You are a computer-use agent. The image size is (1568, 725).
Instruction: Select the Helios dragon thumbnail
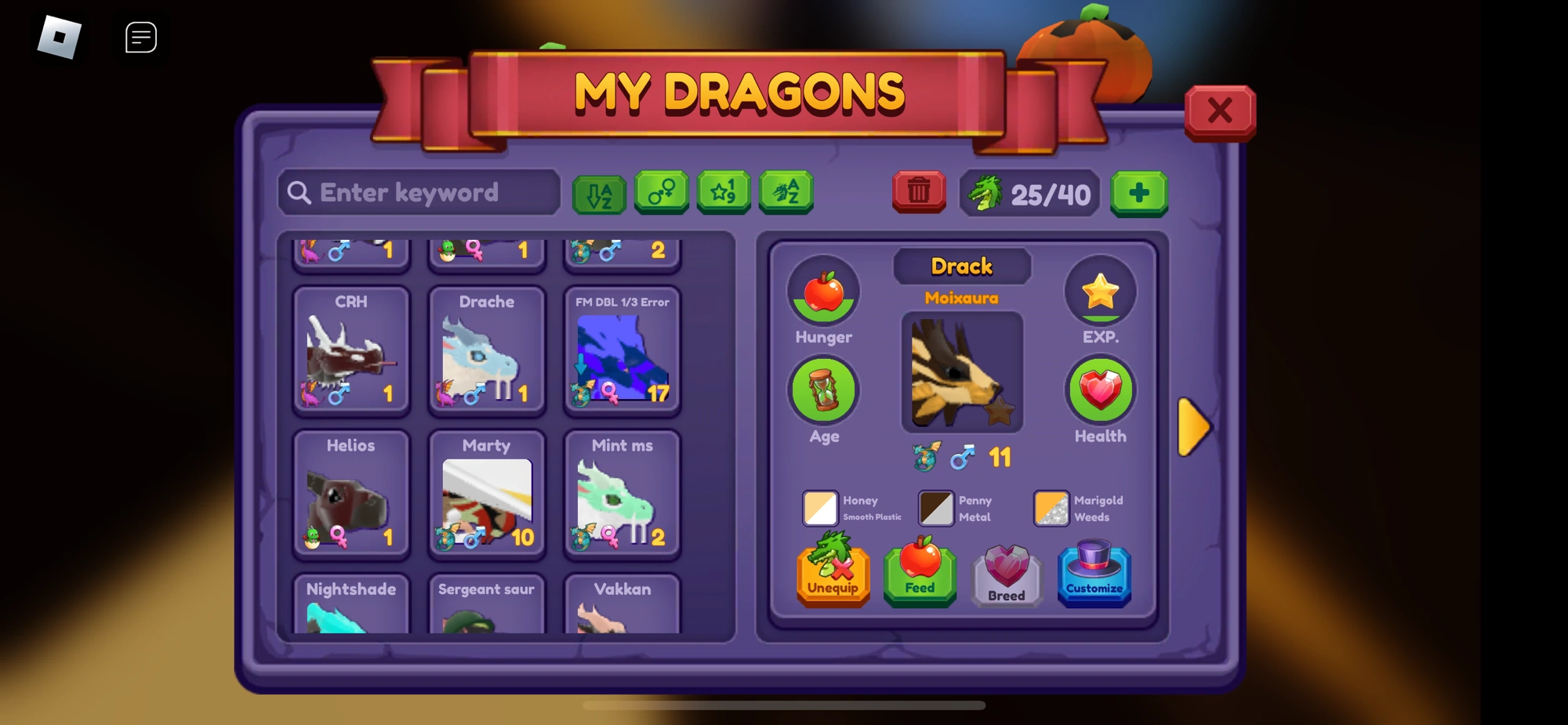tap(350, 495)
